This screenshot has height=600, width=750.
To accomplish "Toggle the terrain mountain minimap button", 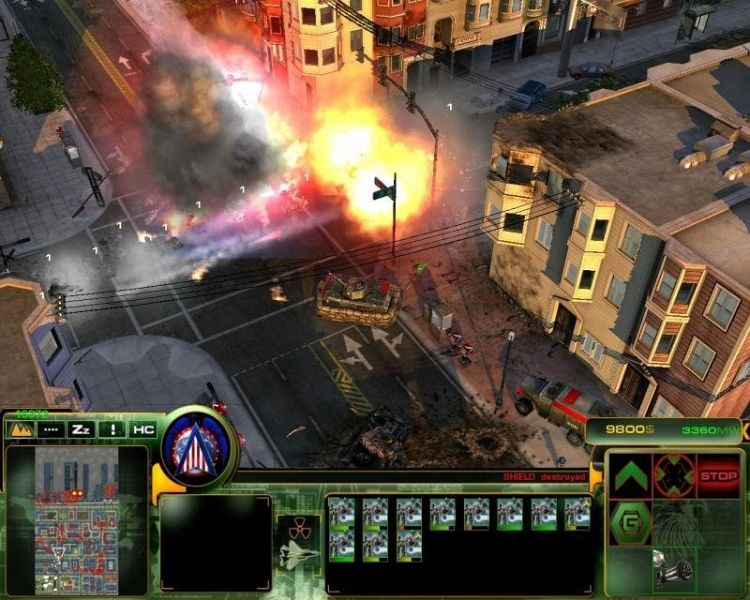I will click(20, 429).
